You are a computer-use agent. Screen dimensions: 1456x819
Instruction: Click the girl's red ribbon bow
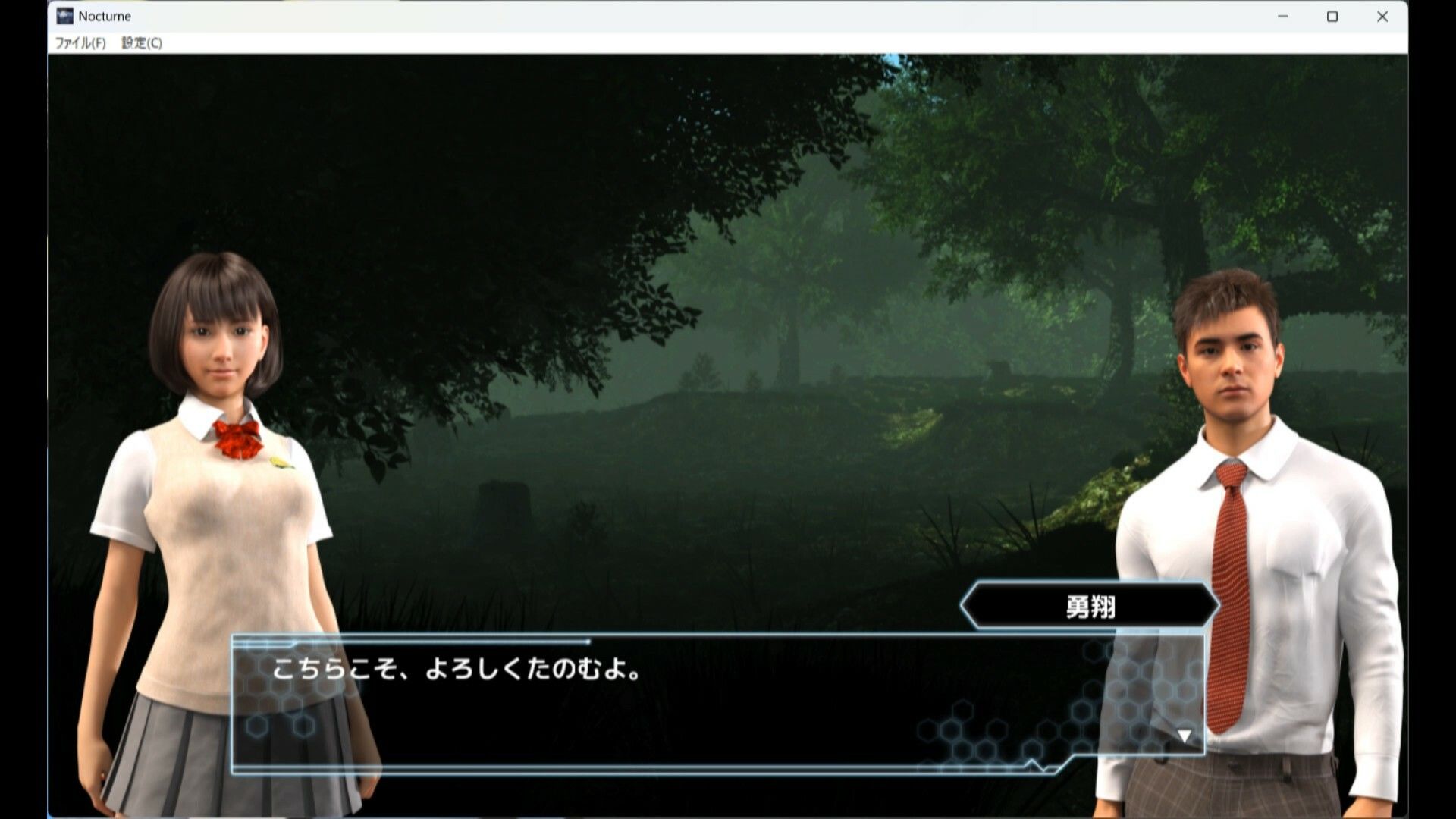click(x=238, y=436)
